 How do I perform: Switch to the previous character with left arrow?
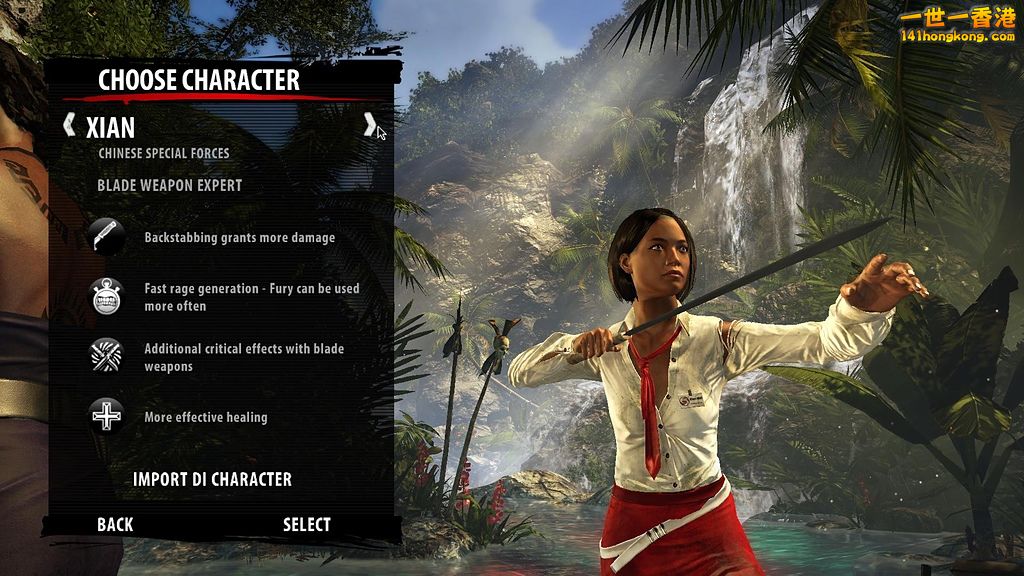tap(69, 125)
